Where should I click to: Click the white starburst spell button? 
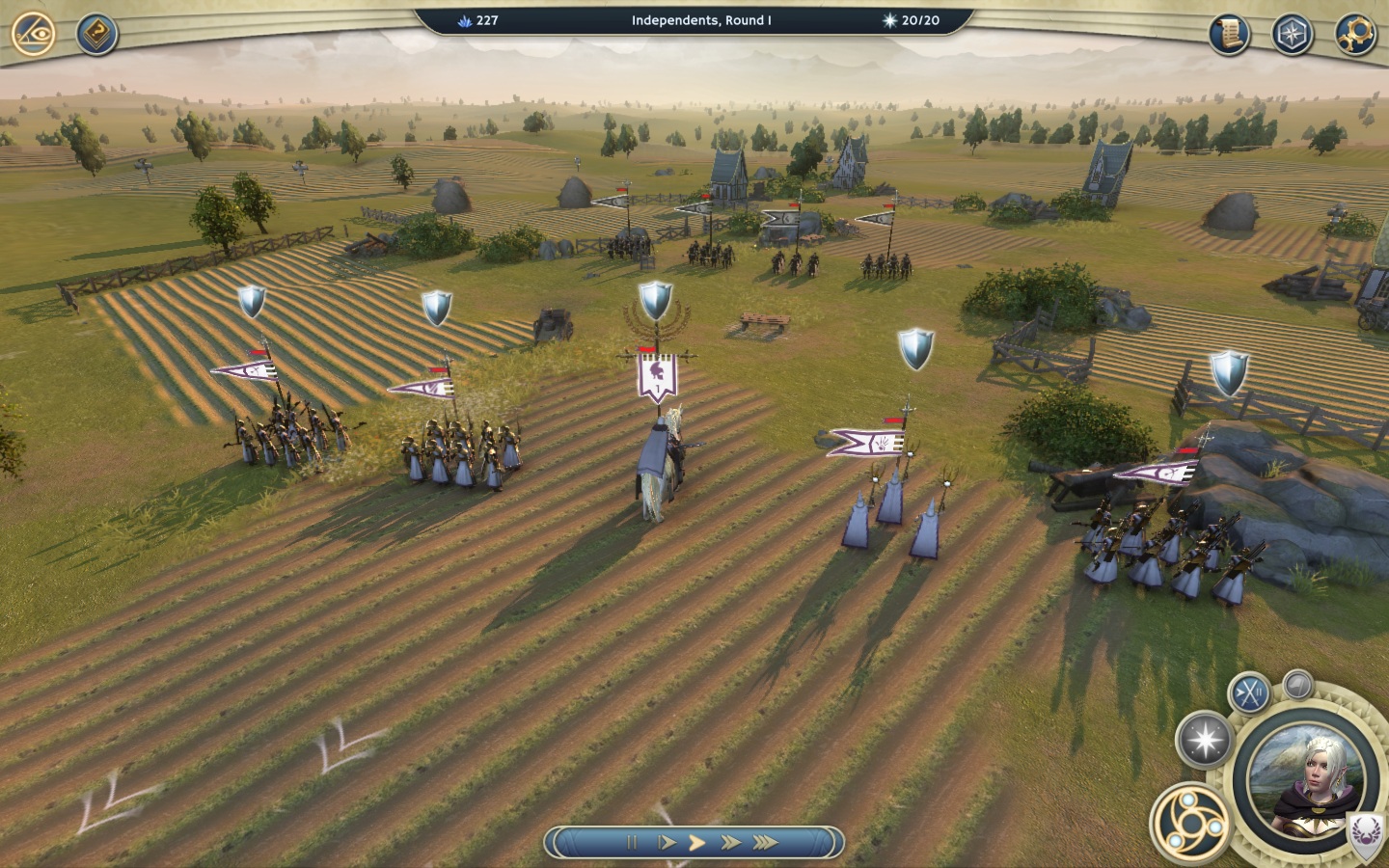click(1205, 741)
